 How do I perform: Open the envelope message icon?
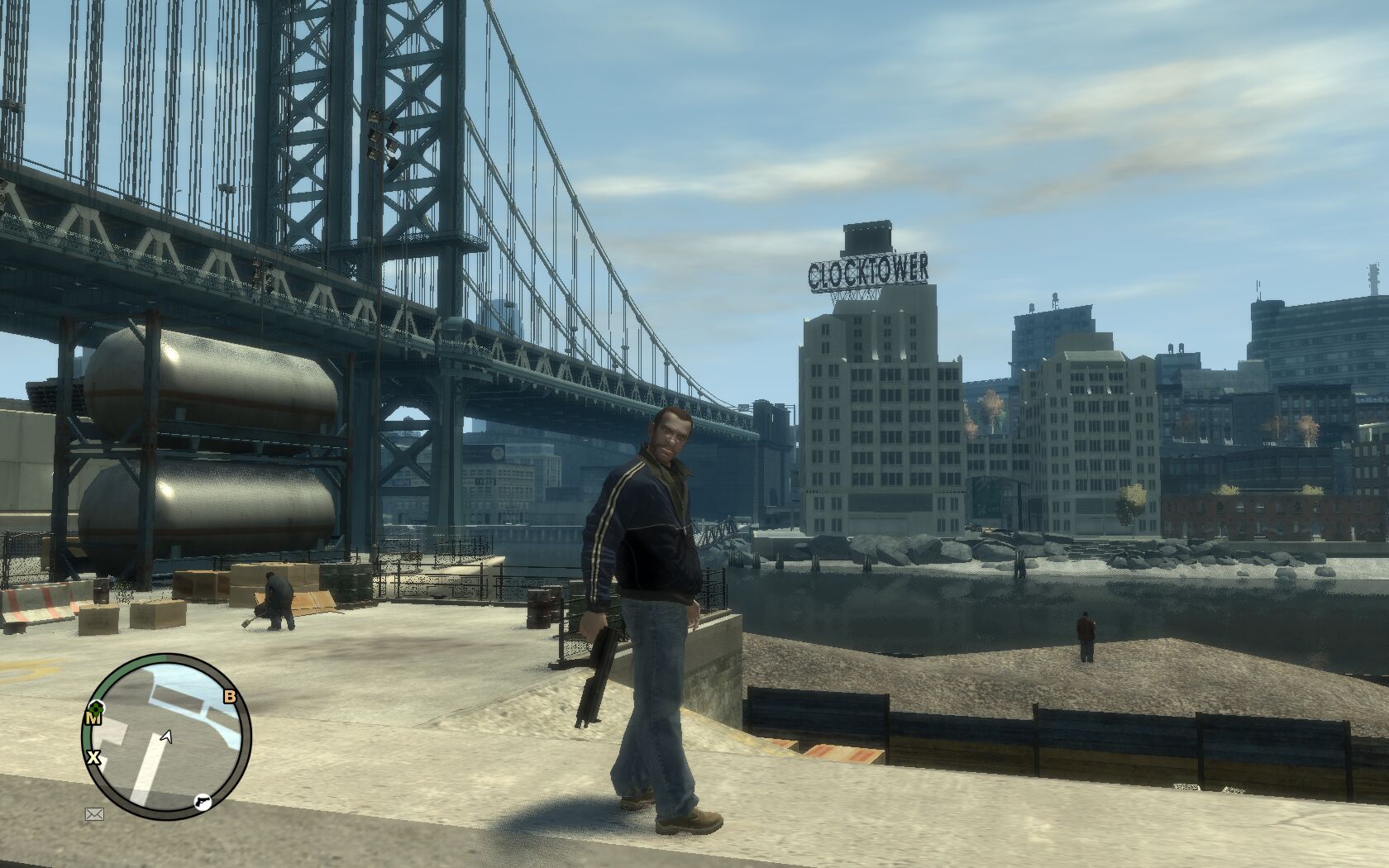(94, 814)
